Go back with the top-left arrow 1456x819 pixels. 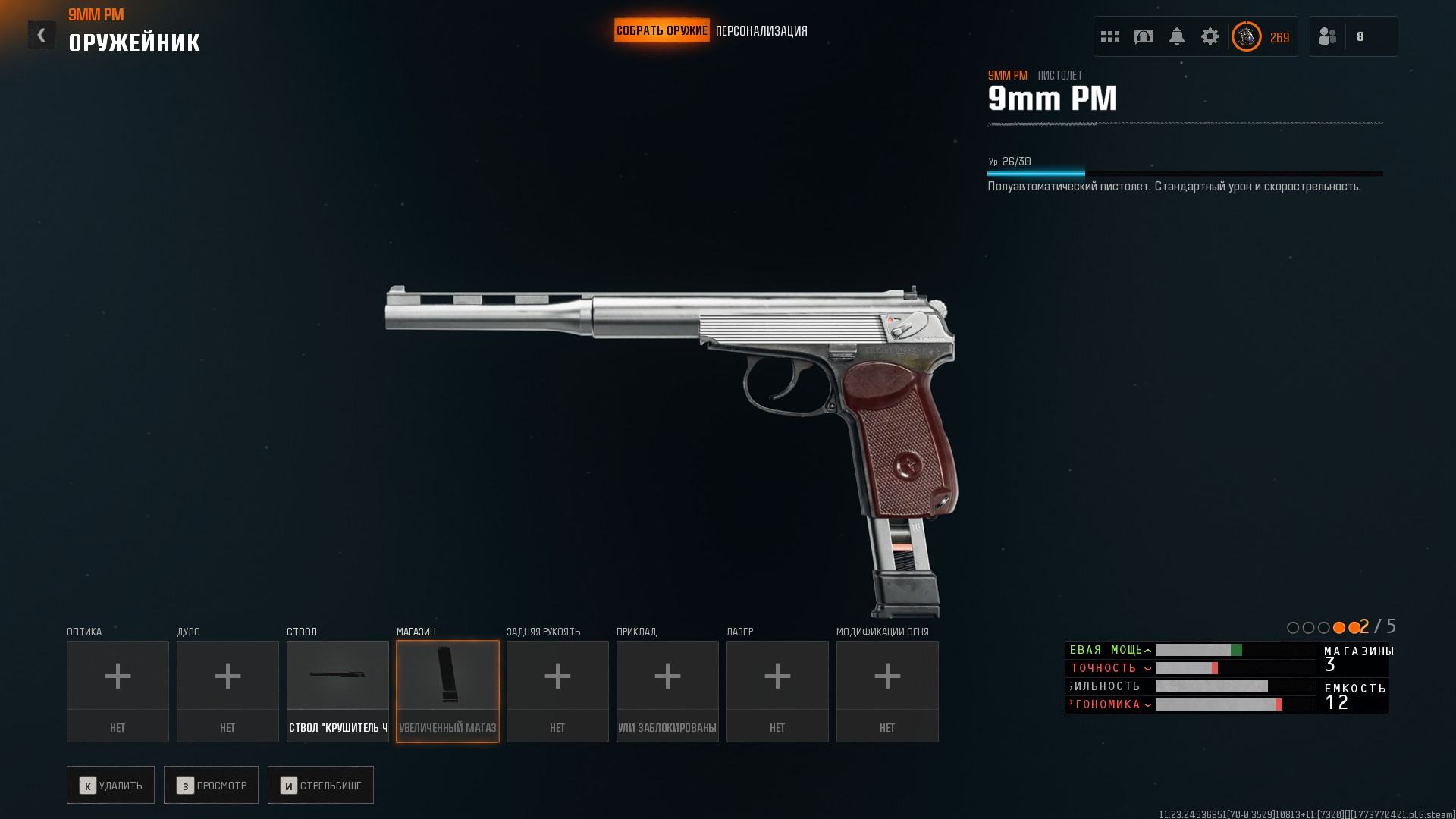click(x=41, y=35)
